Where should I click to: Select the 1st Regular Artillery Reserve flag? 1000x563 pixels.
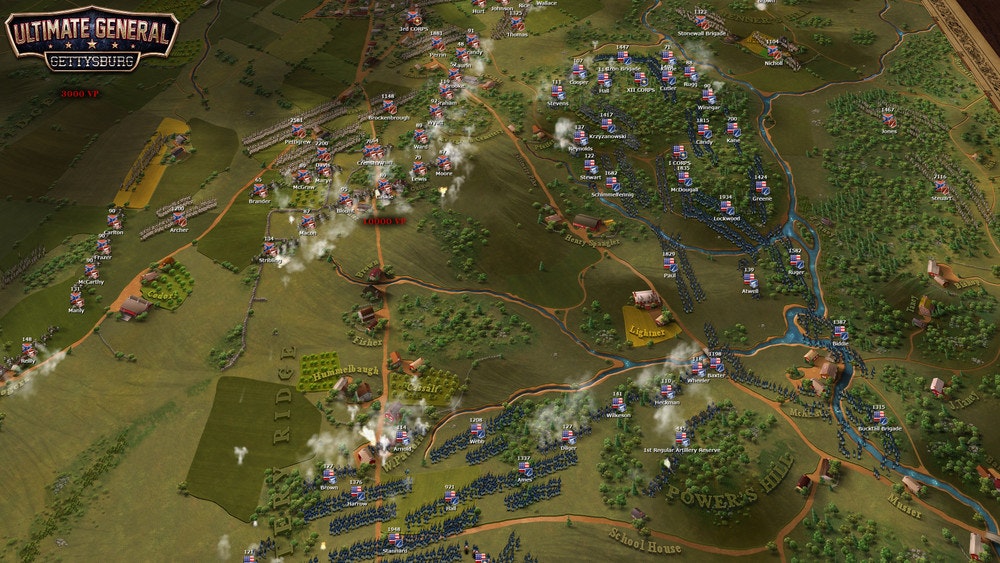(x=681, y=437)
